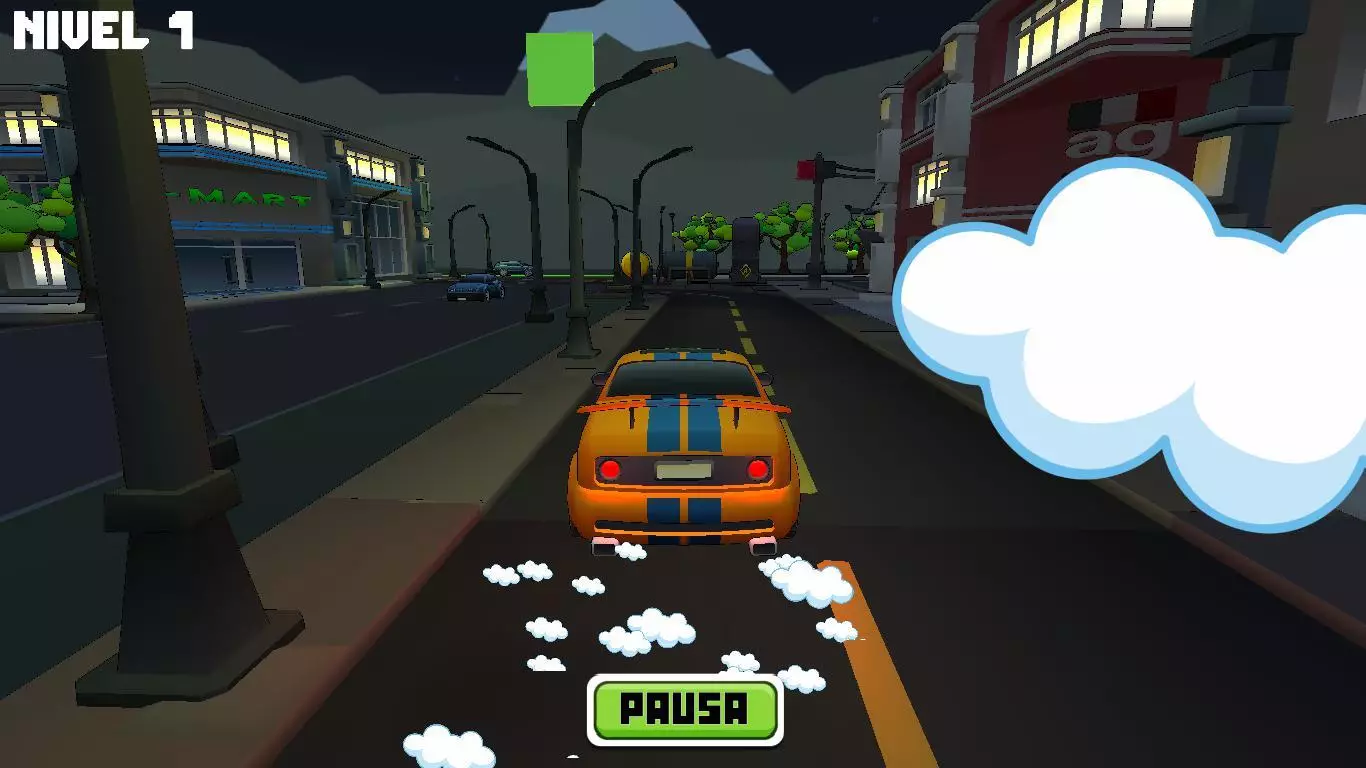The image size is (1366, 768).
Task: Tap the car's left red taillight
Action: click(x=610, y=468)
